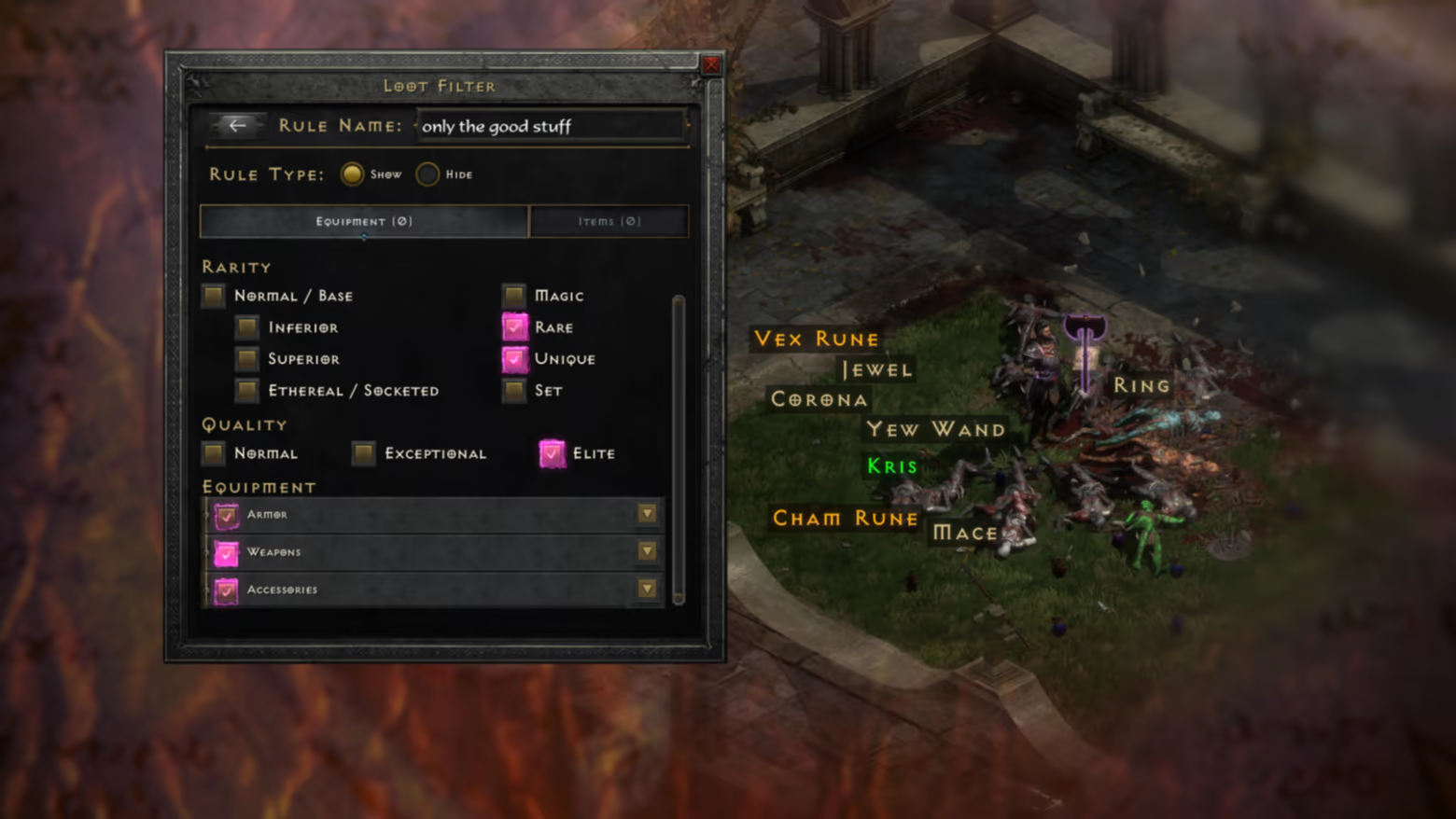Go back with the arrow button
Image resolution: width=1456 pixels, height=819 pixels.
[x=237, y=125]
